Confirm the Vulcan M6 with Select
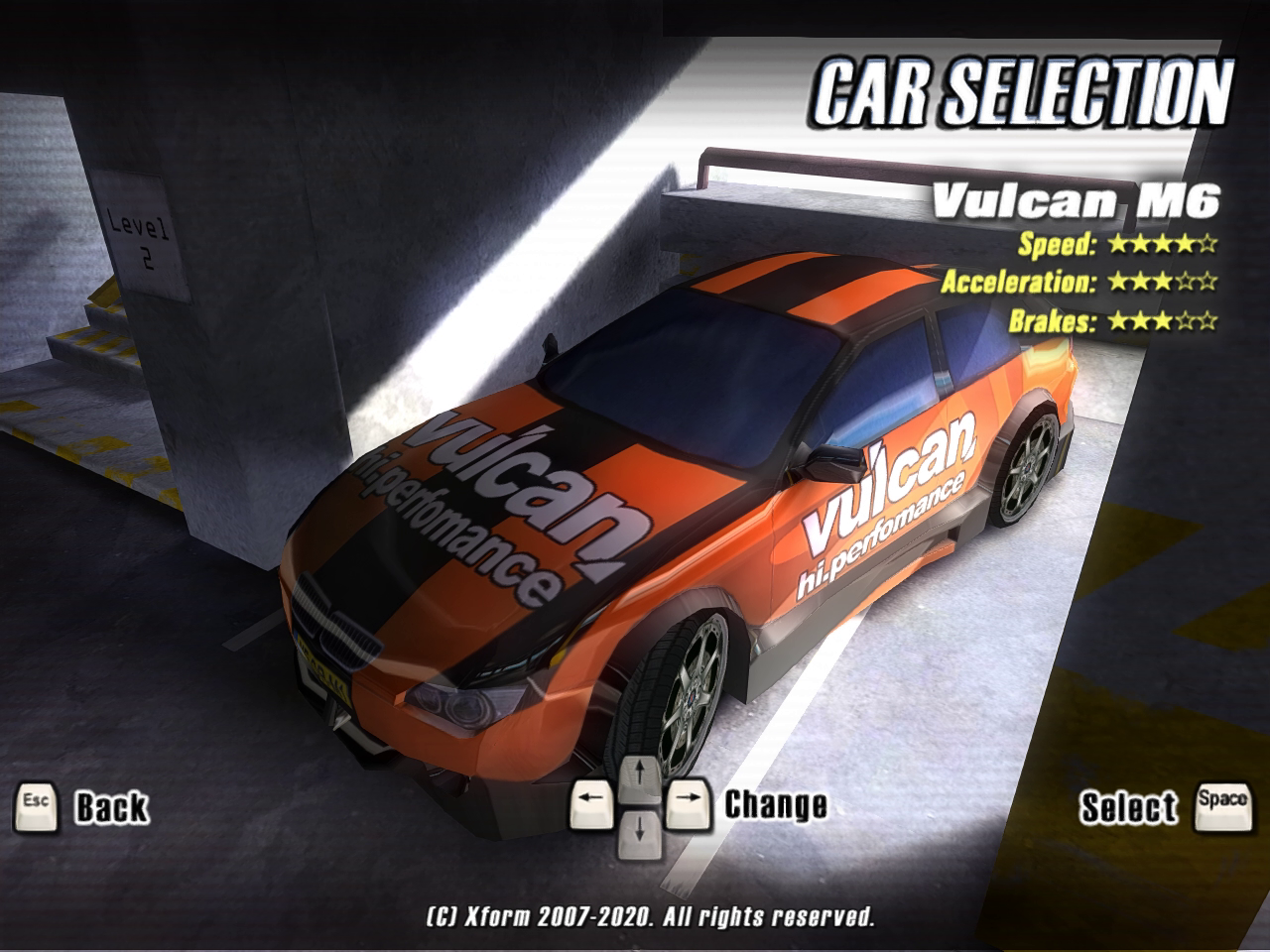Screen dimensions: 1270x952 1128,807
